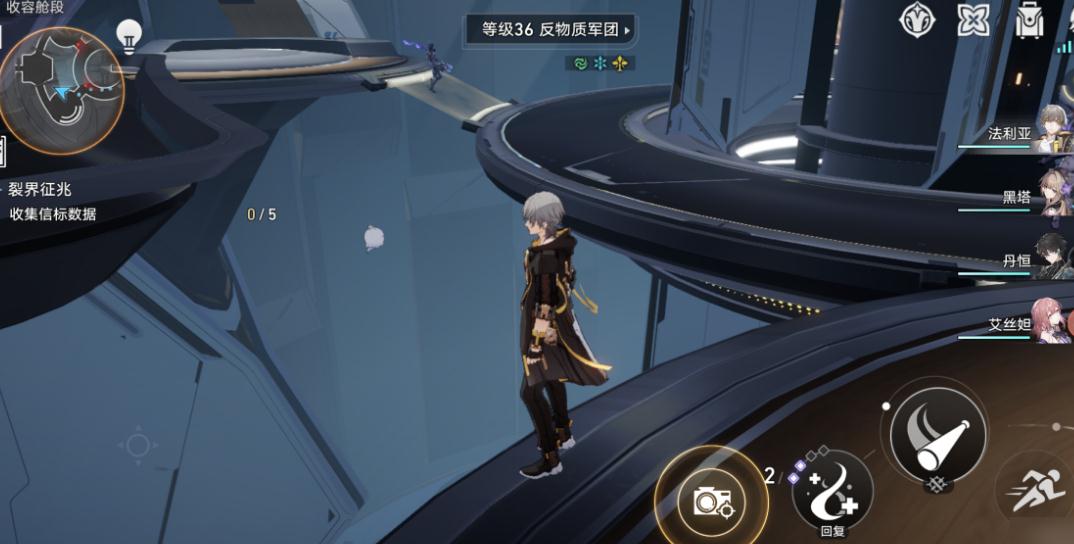
Task: Open the 裂界征兆 quest tracker
Action: point(42,189)
